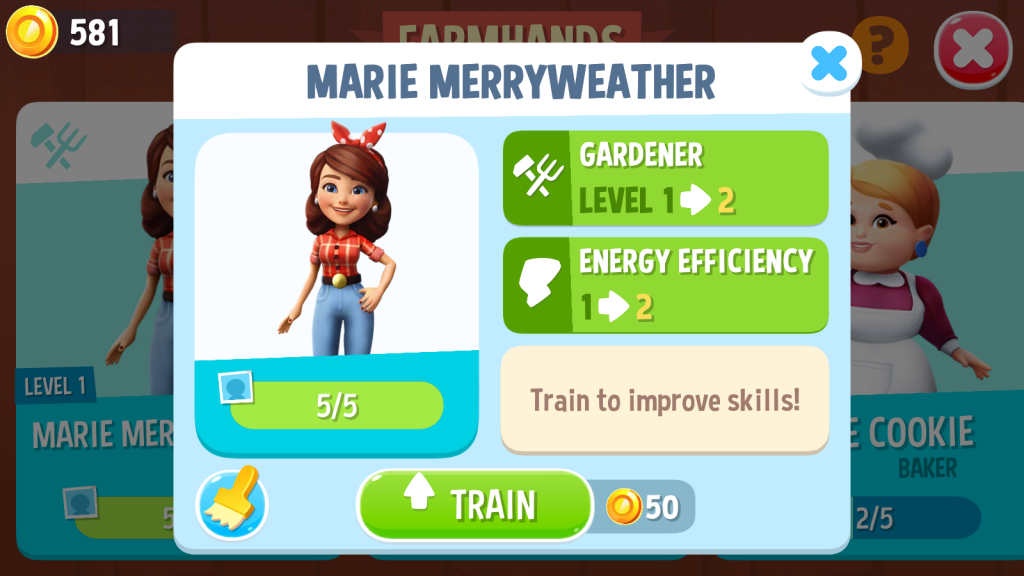Close the Marie Merryweather popup
Viewport: 1024px width, 576px height.
[x=828, y=64]
